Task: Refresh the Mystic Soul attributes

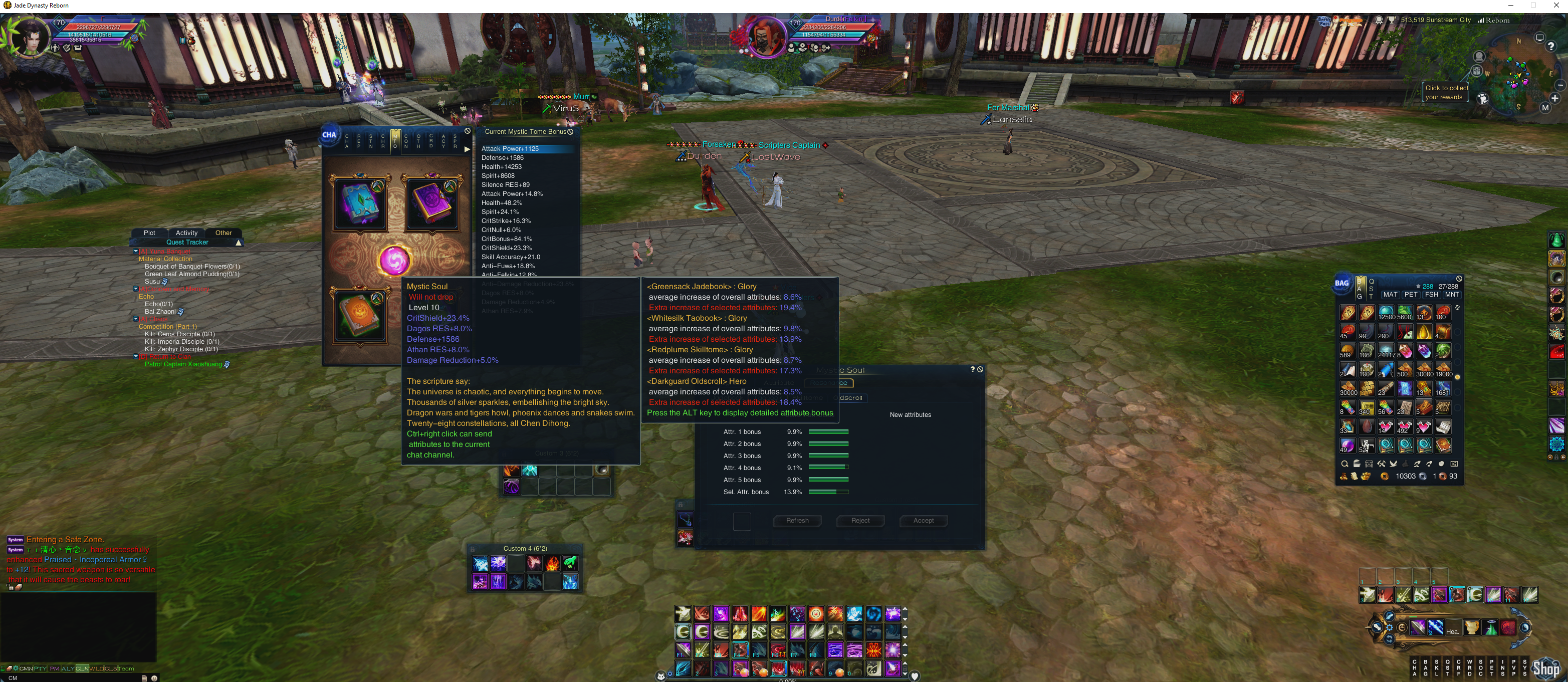Action: coord(797,521)
